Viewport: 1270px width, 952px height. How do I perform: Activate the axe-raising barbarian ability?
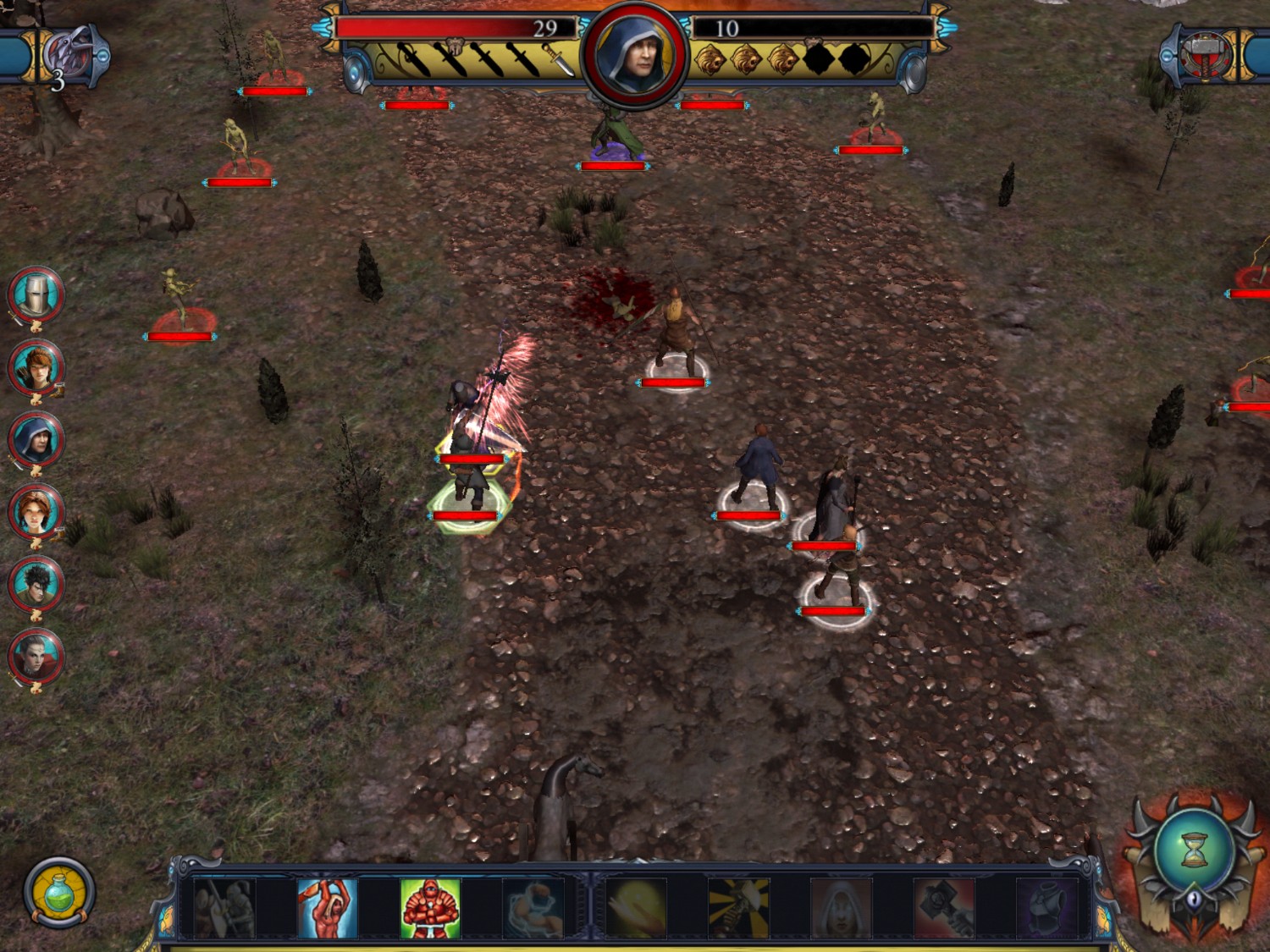[x=328, y=909]
